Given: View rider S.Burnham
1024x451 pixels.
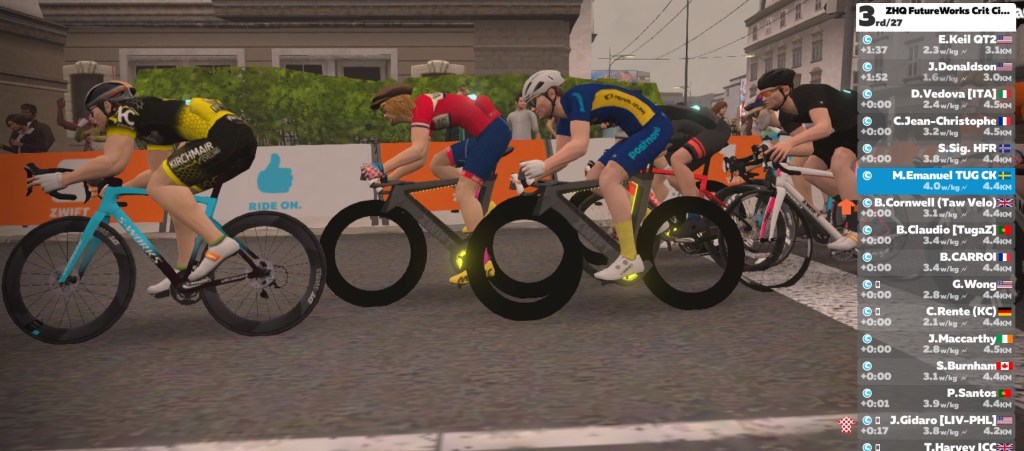Looking at the screenshot, I should click(937, 371).
